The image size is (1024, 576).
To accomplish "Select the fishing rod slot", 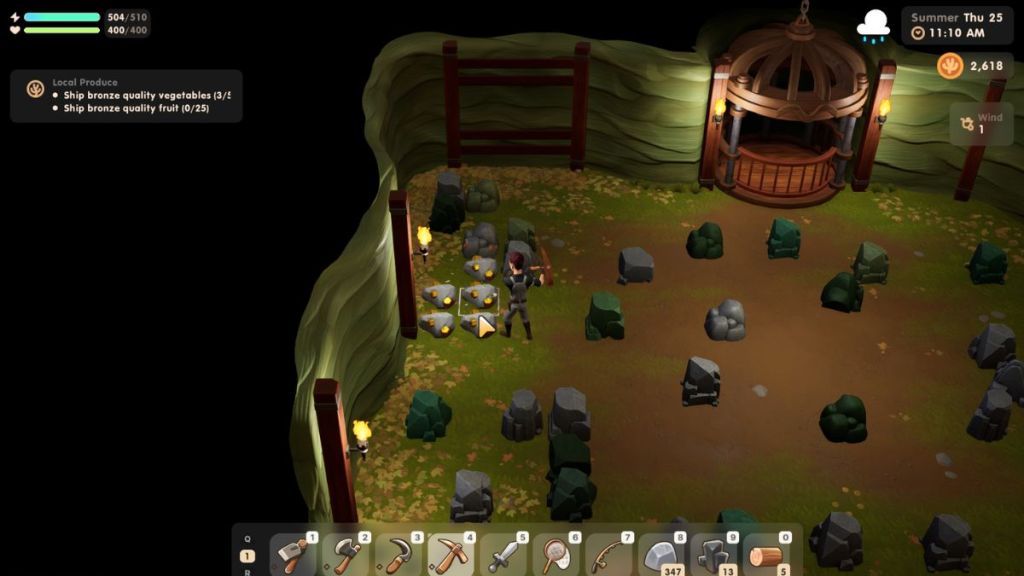I will click(x=609, y=554).
